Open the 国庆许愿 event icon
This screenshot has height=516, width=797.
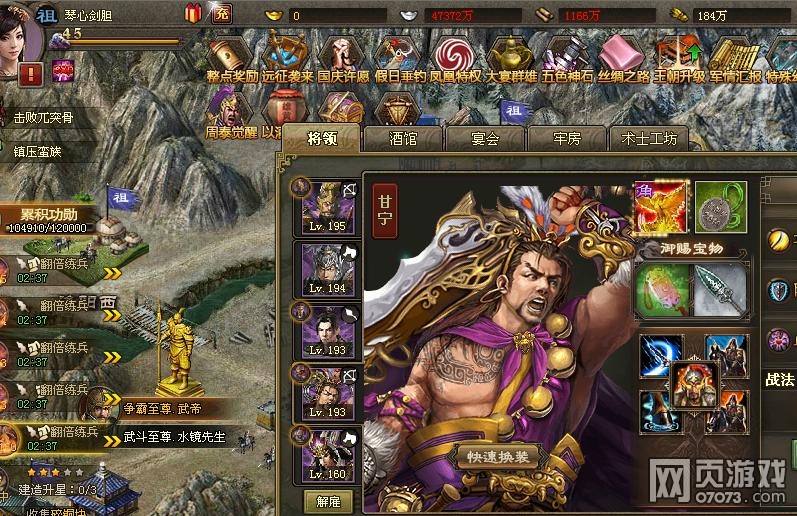(x=343, y=56)
